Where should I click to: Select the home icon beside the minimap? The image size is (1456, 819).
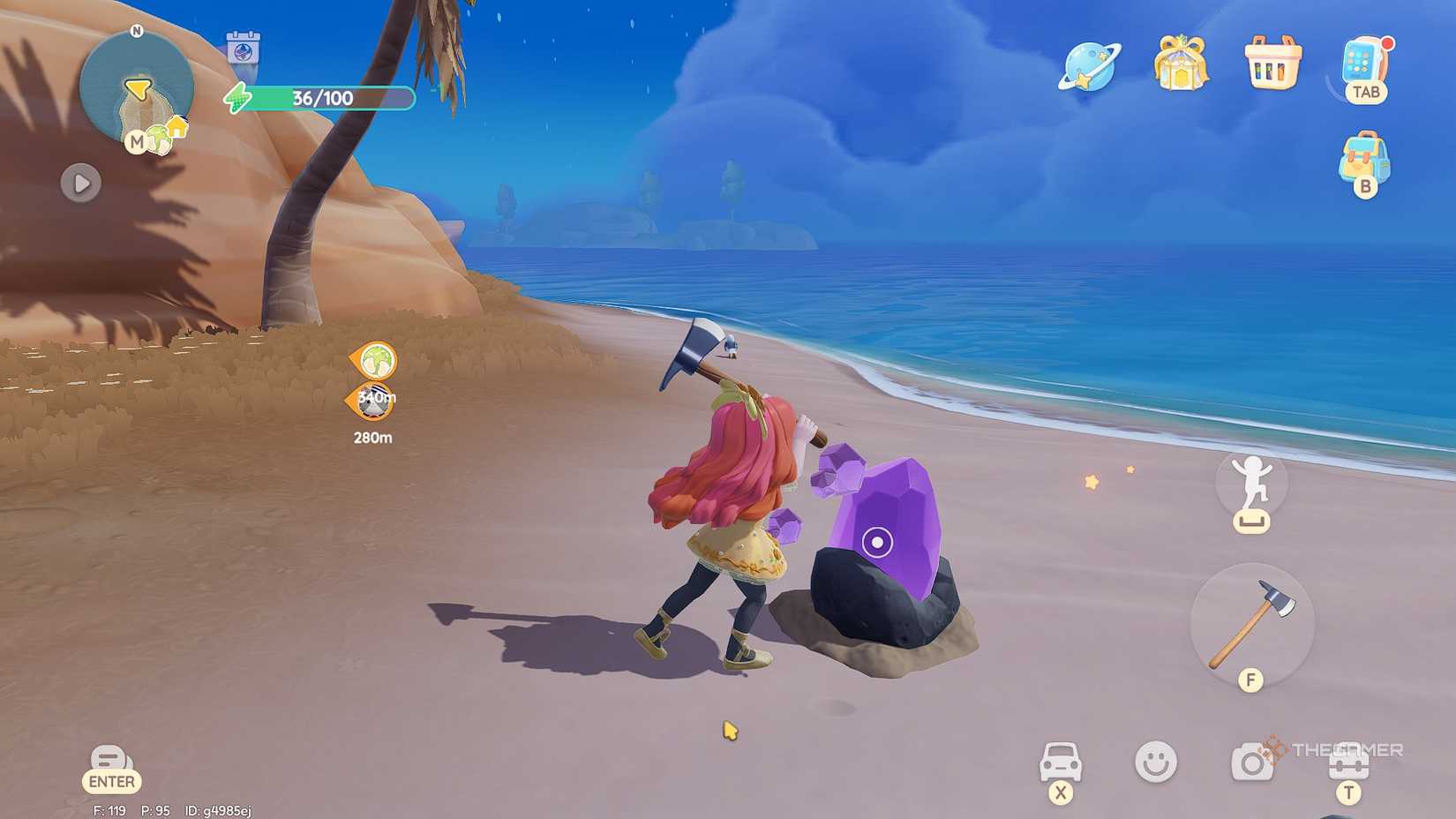(176, 128)
